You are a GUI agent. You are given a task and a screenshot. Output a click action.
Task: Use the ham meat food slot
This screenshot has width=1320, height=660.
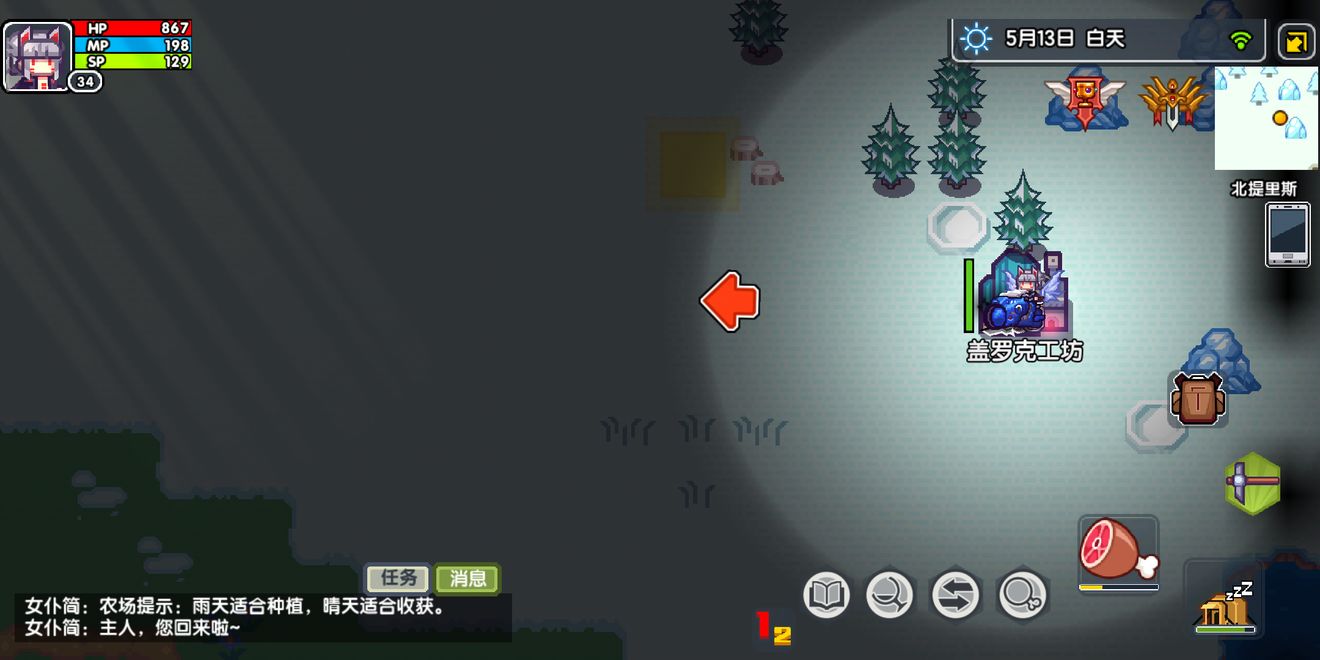click(x=1118, y=550)
